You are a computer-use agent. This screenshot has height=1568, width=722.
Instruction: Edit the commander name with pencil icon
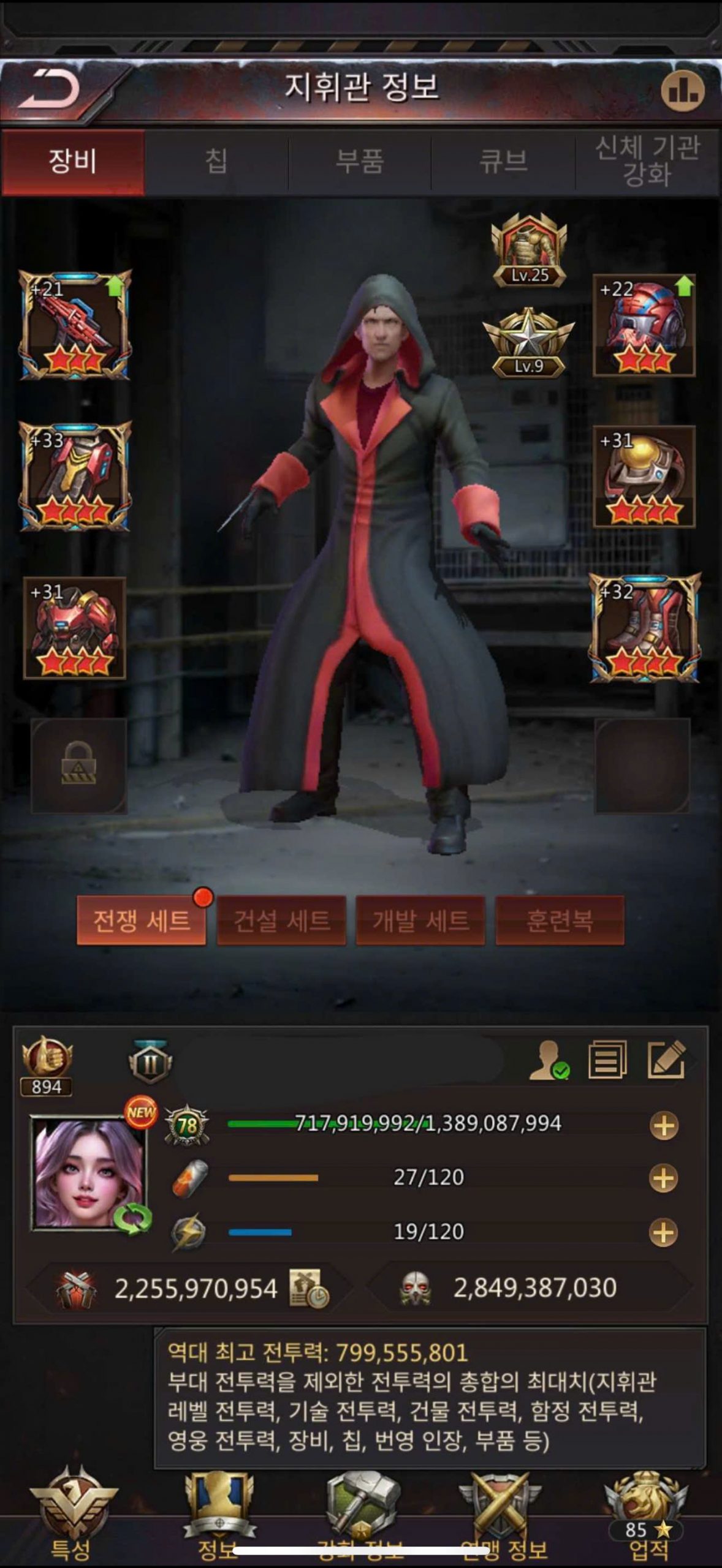pyautogui.click(x=666, y=1059)
